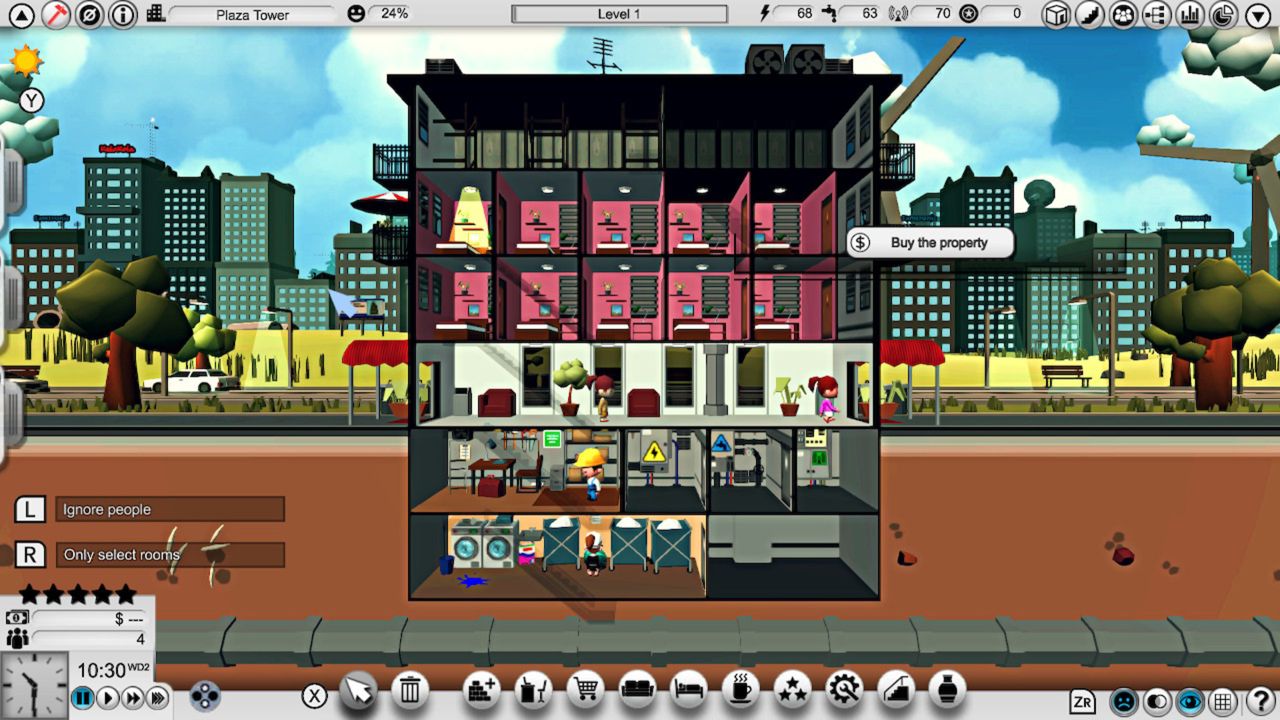Expand the top-left up arrow panel
Viewport: 1280px width, 720px height.
click(x=21, y=16)
